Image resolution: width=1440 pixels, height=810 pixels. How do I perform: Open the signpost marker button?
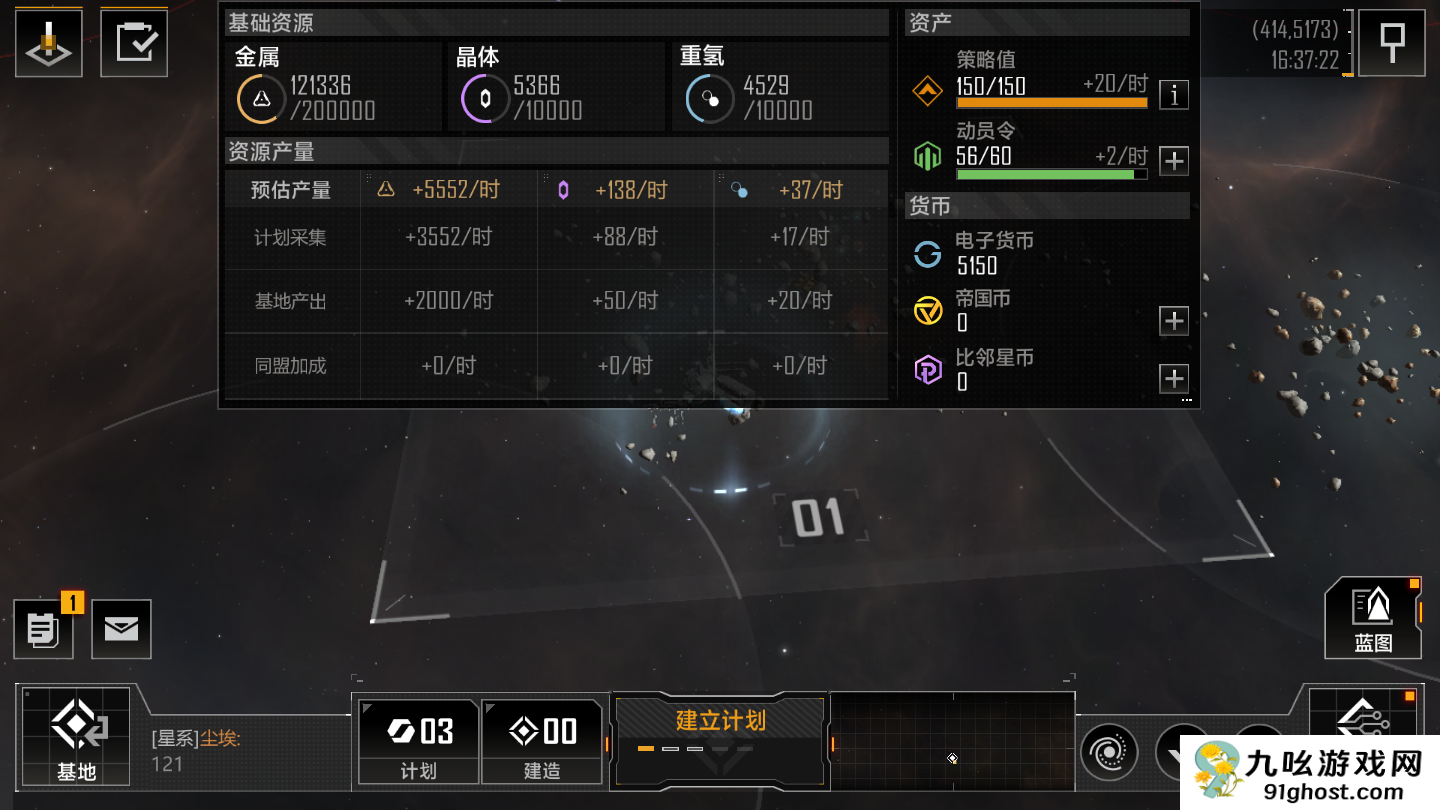pyautogui.click(x=1392, y=43)
